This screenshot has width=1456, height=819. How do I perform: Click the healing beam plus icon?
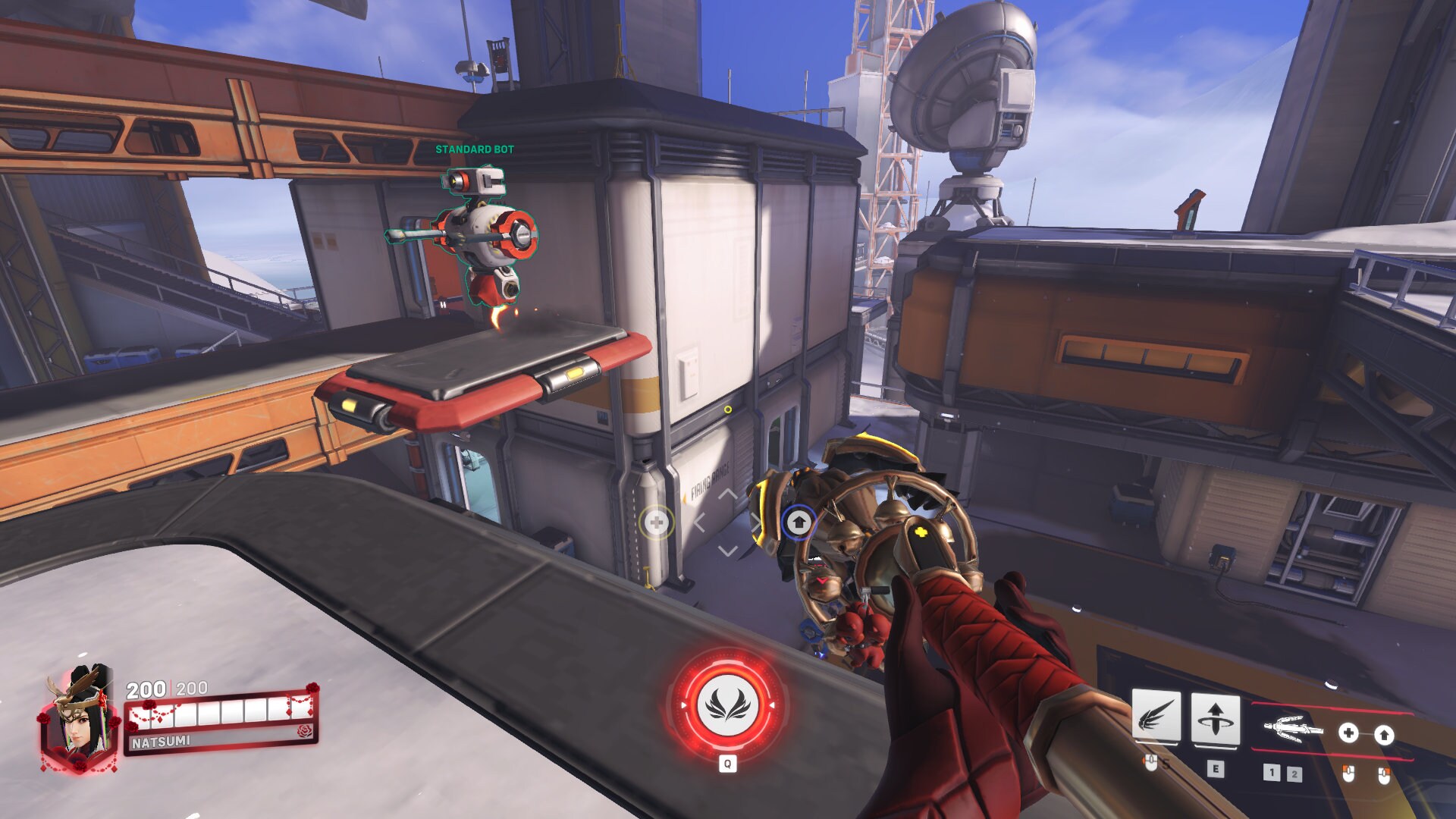pyautogui.click(x=1349, y=733)
